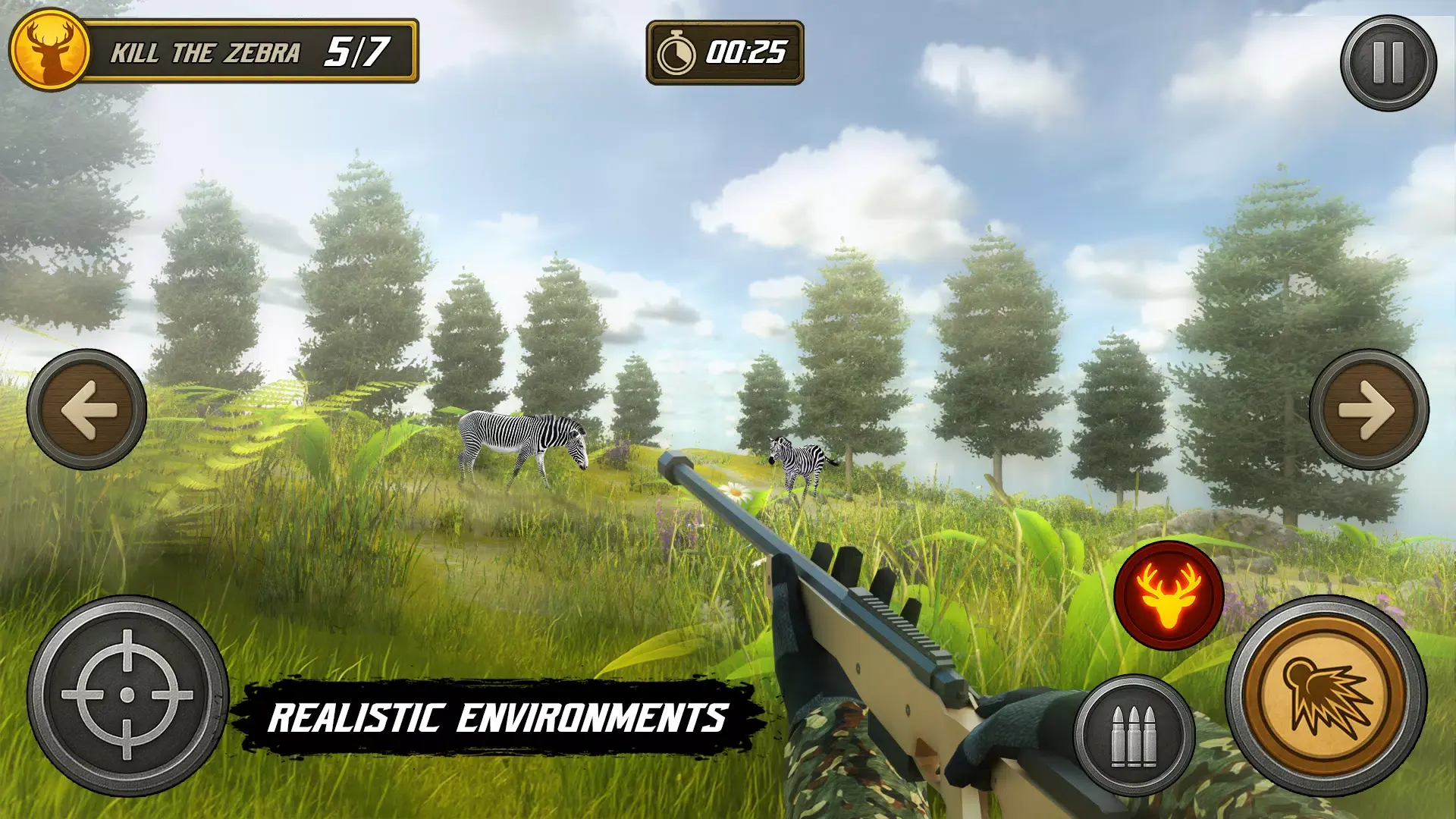Tap the right arrow button

(1369, 409)
